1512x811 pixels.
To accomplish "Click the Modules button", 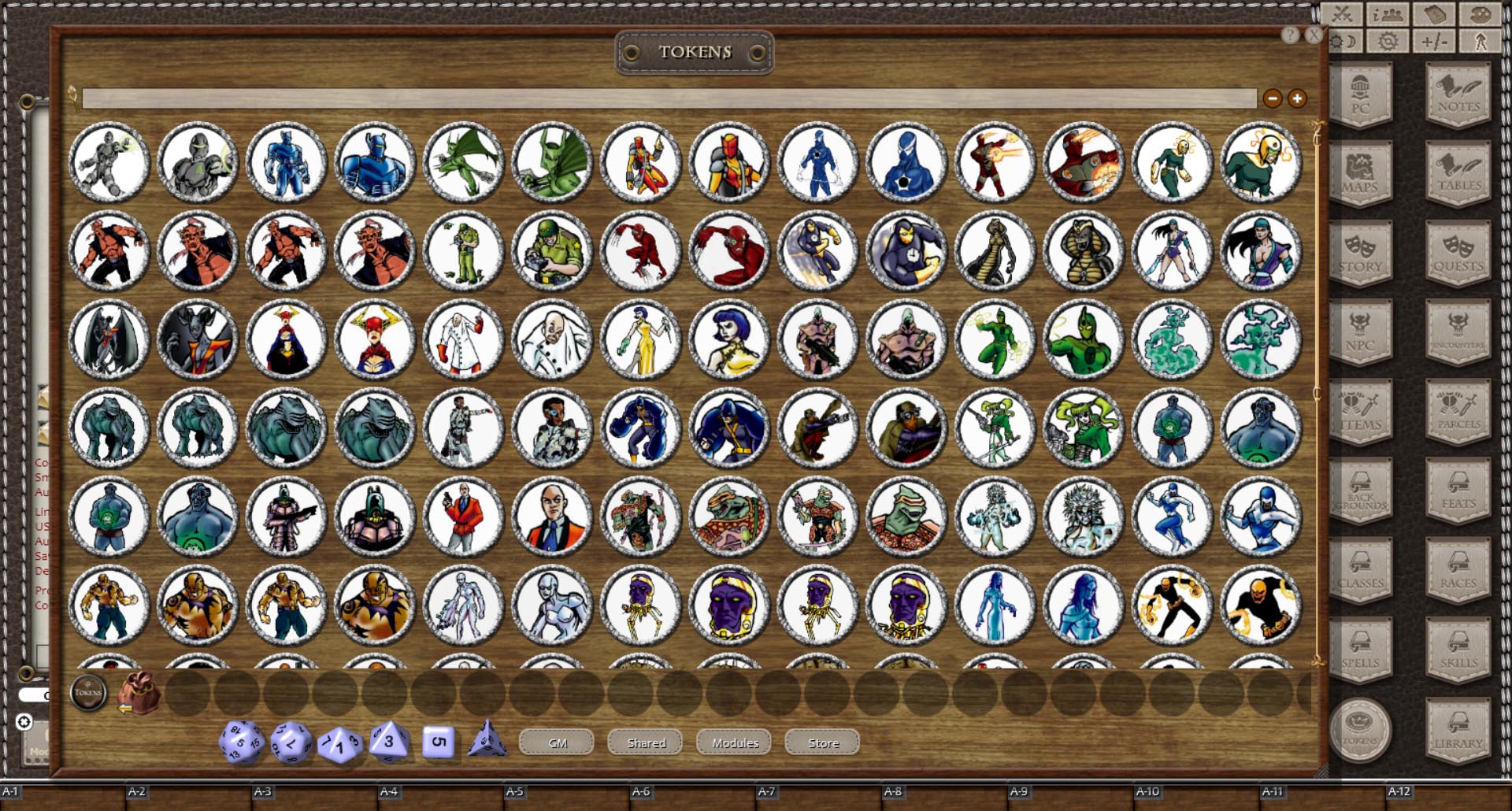I will click(733, 742).
